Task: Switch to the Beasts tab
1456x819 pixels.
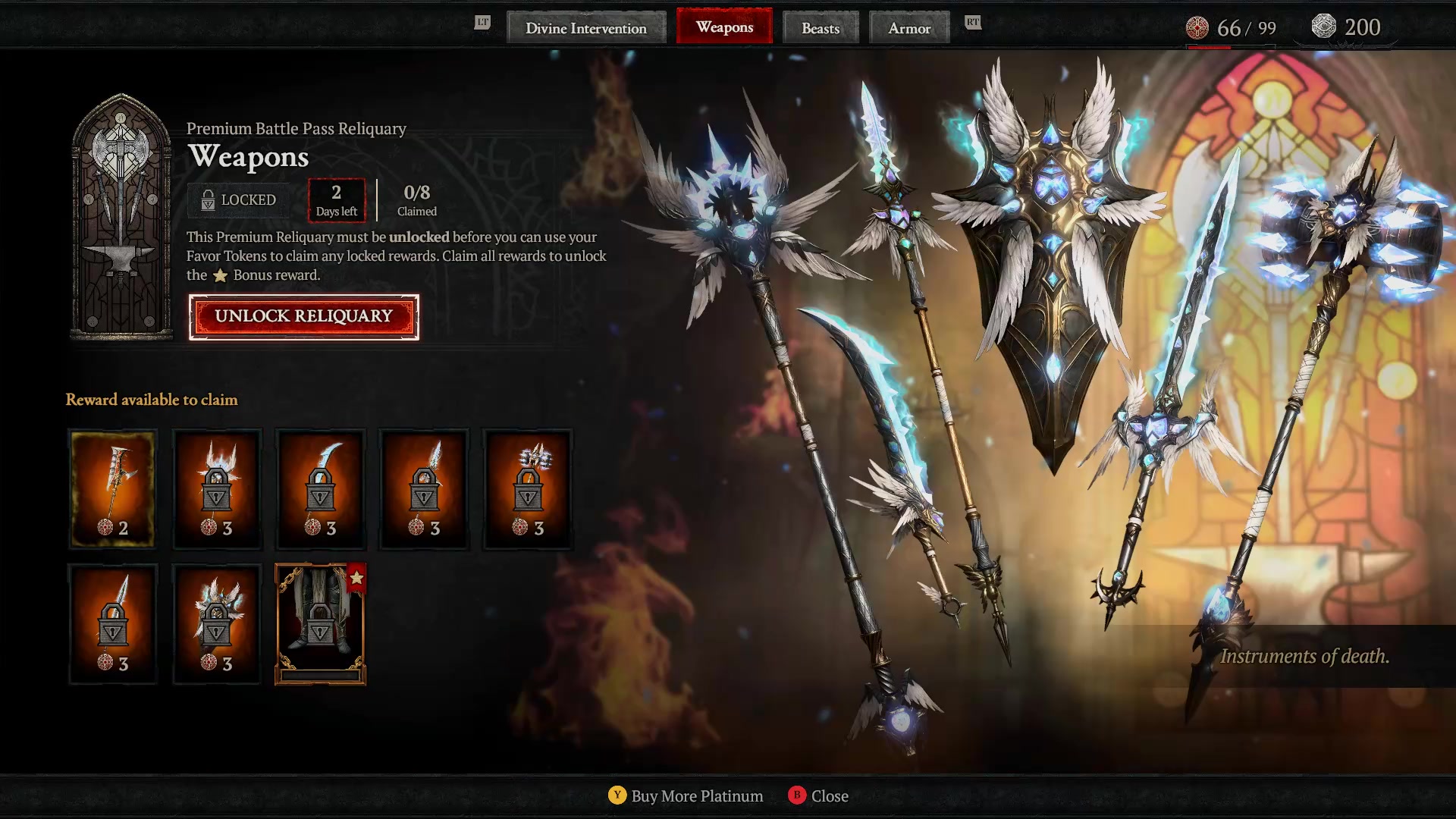Action: click(x=821, y=28)
